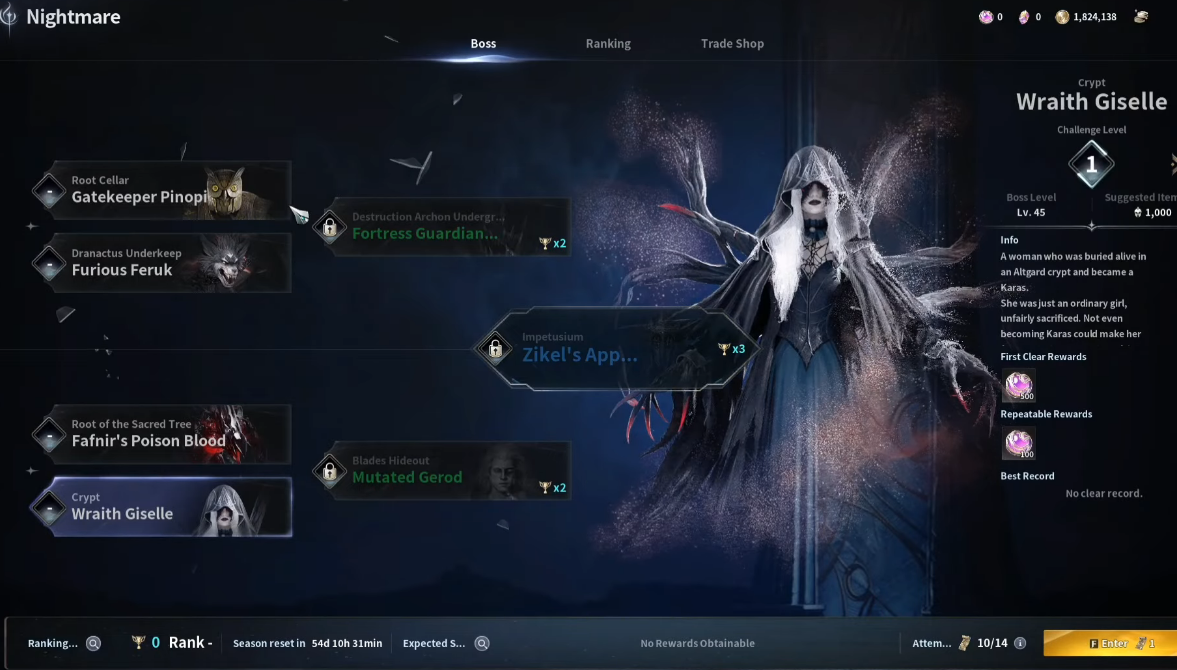Enter the Wraith Giselle challenge
The width and height of the screenshot is (1177, 670).
(x=1112, y=643)
